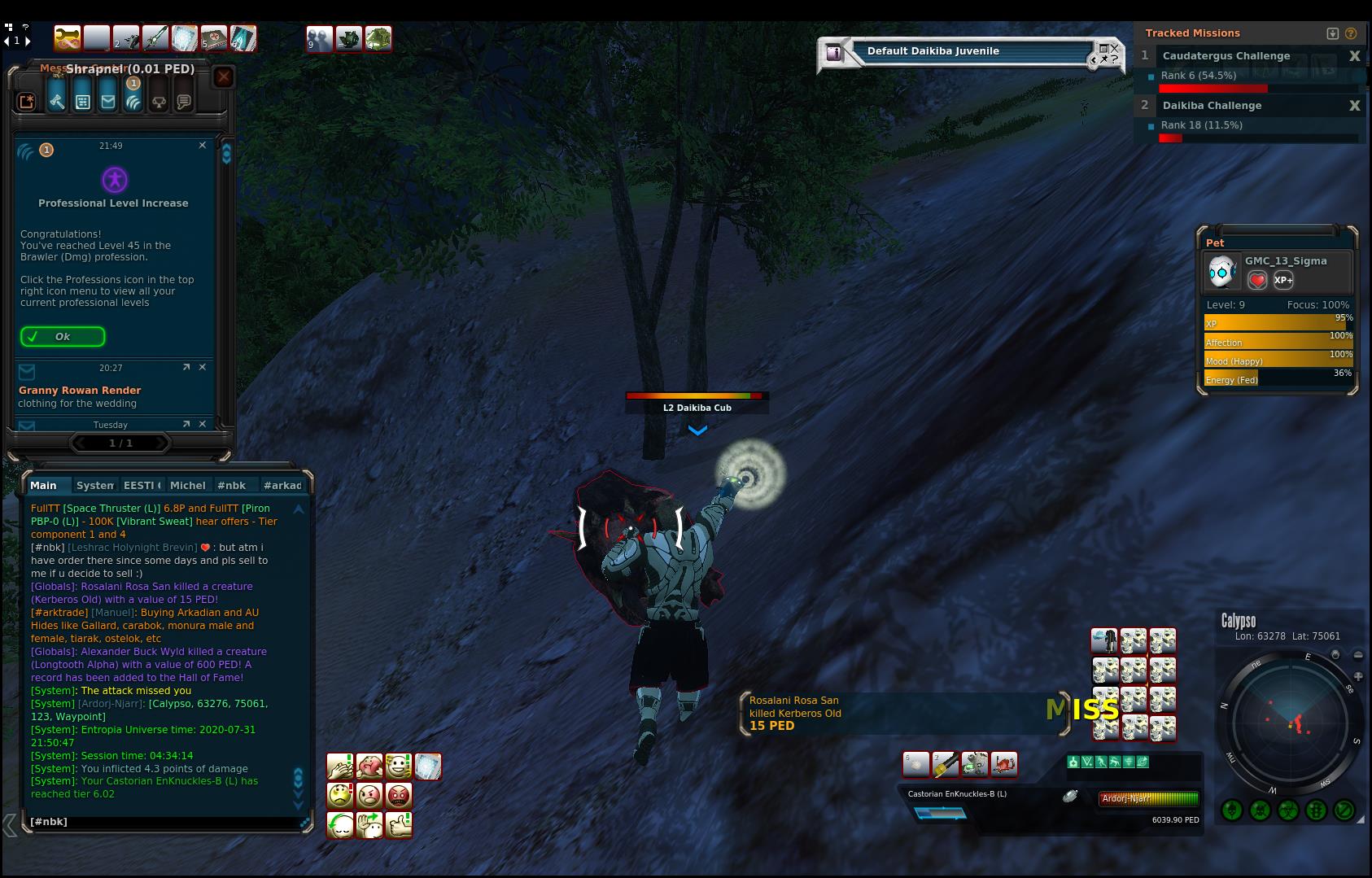
Task: Confirm the level increase with Ok
Action: click(x=63, y=337)
